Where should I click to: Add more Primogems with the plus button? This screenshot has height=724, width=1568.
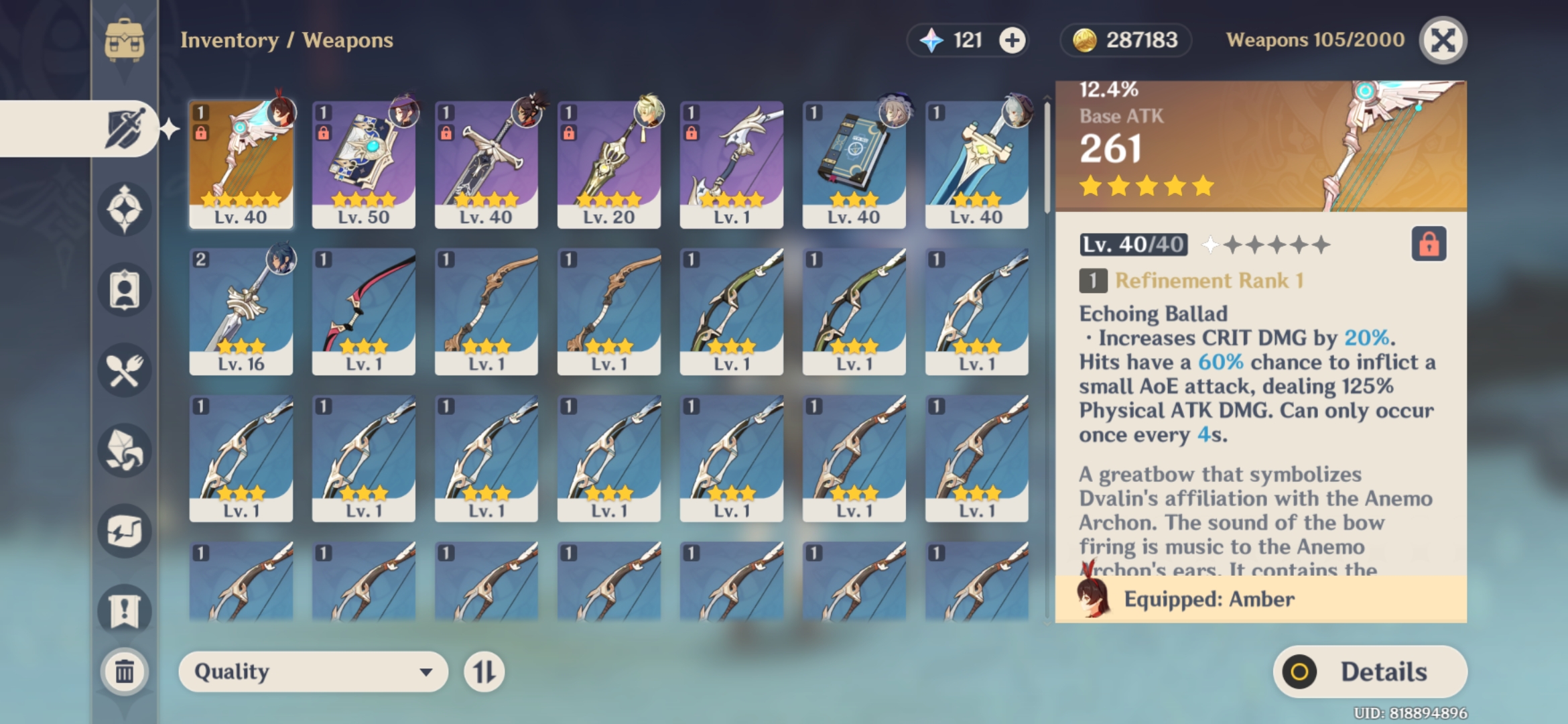1012,40
